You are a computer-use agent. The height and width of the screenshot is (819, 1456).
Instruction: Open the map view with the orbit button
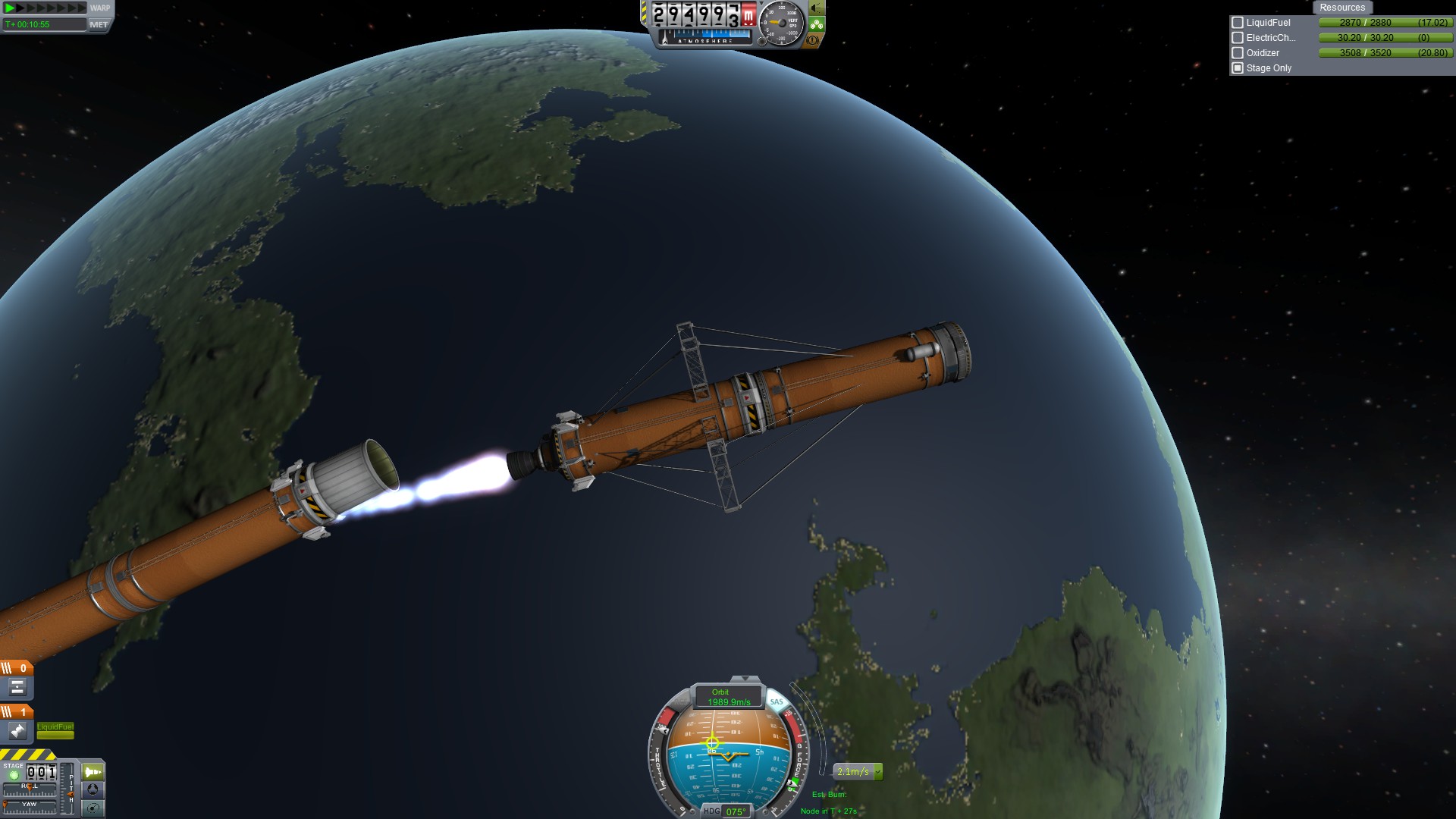pos(93,808)
